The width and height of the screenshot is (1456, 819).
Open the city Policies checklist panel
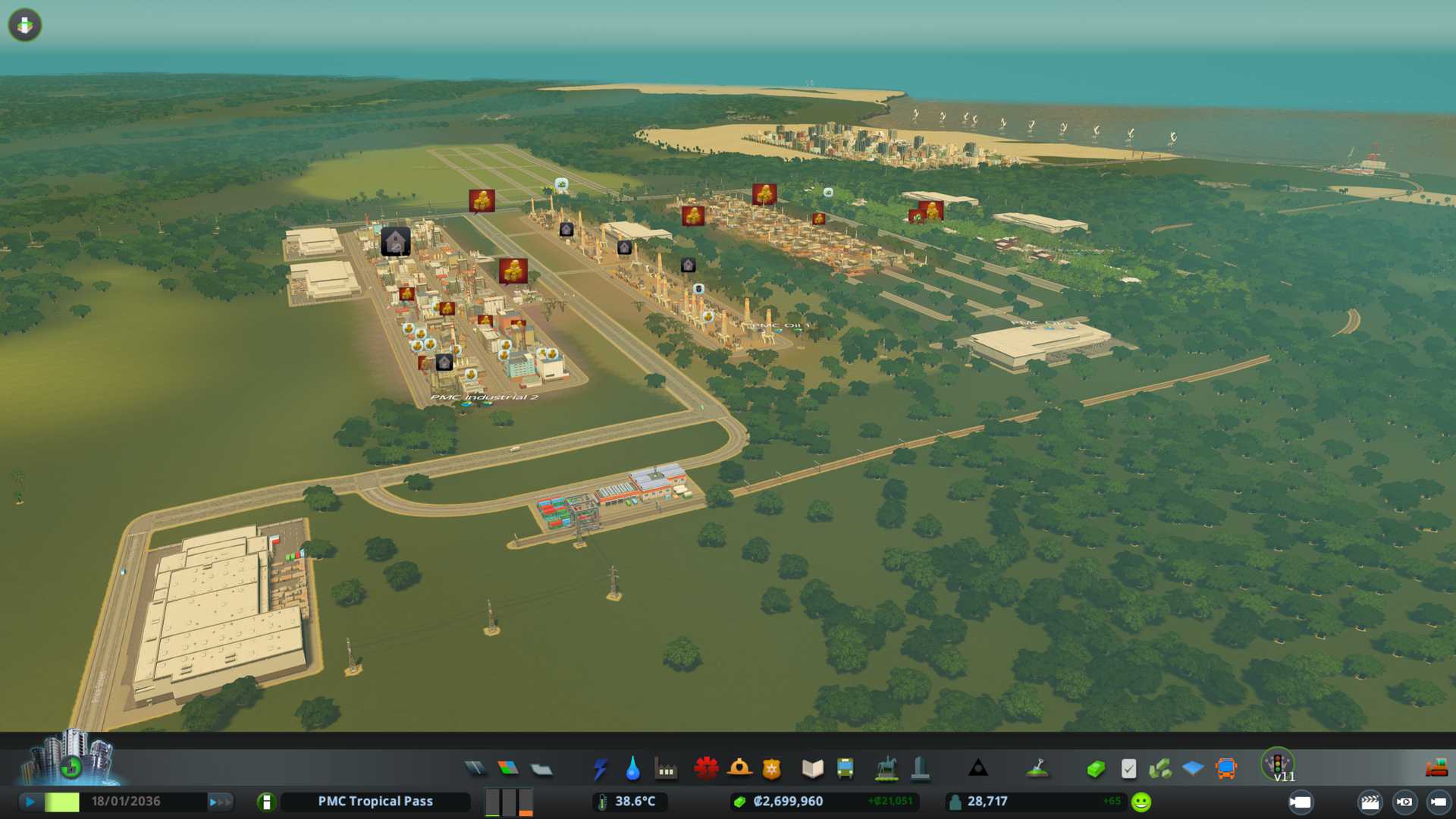tap(1128, 769)
